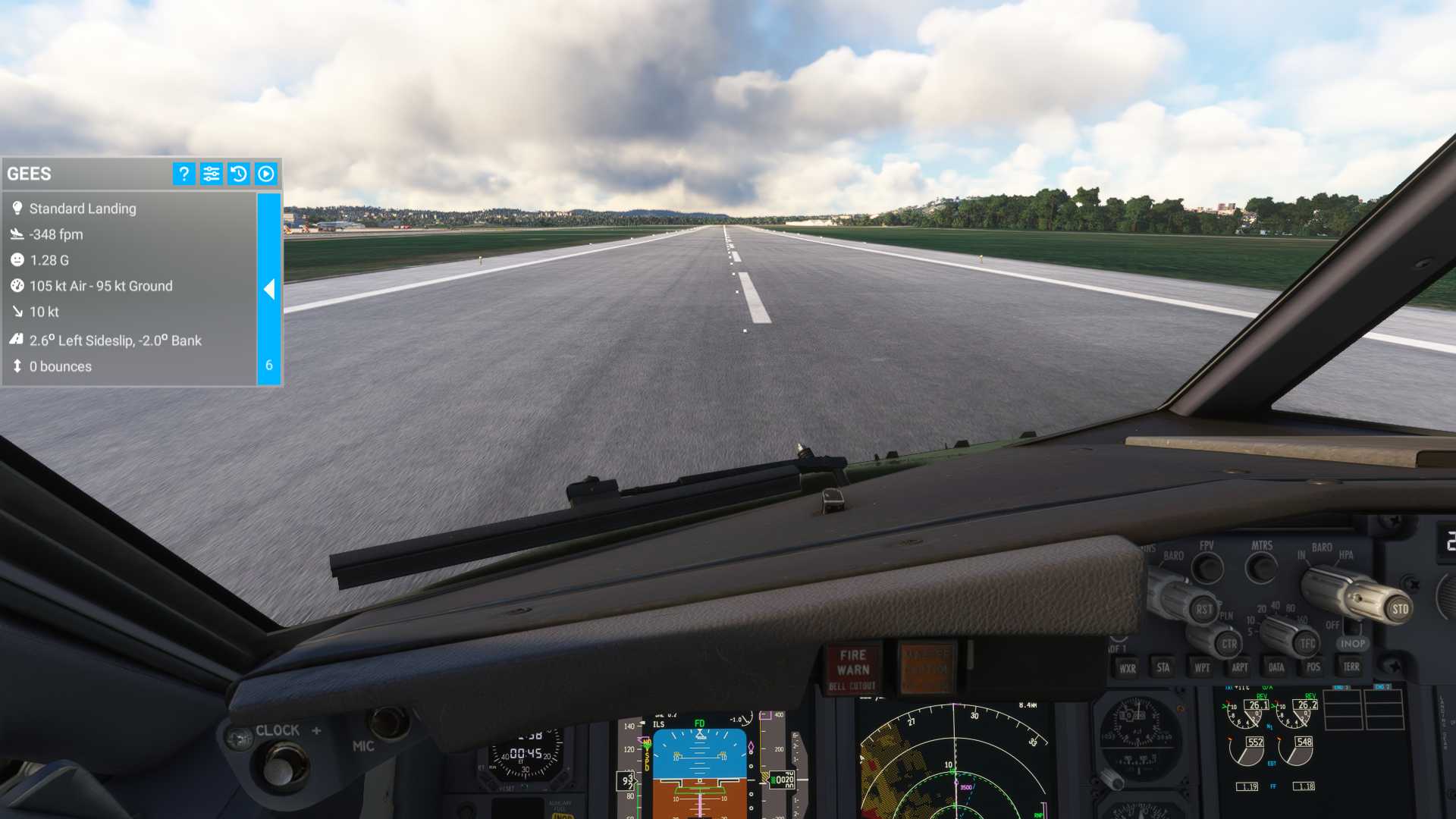Image resolution: width=1456 pixels, height=819 pixels.
Task: Toggle the ARPT airports overlay
Action: (x=1240, y=668)
